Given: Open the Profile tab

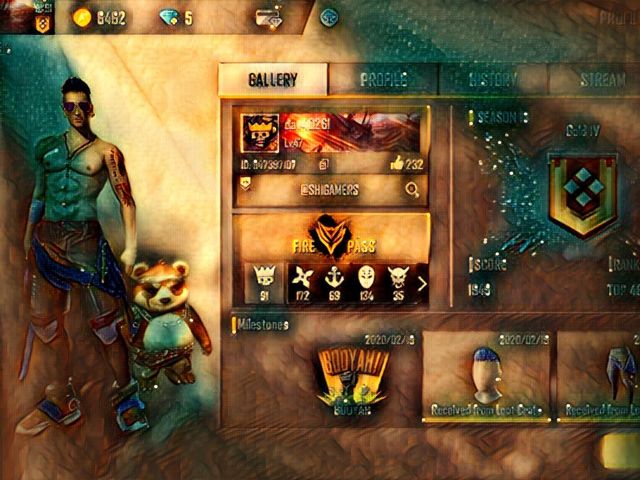Looking at the screenshot, I should (383, 80).
